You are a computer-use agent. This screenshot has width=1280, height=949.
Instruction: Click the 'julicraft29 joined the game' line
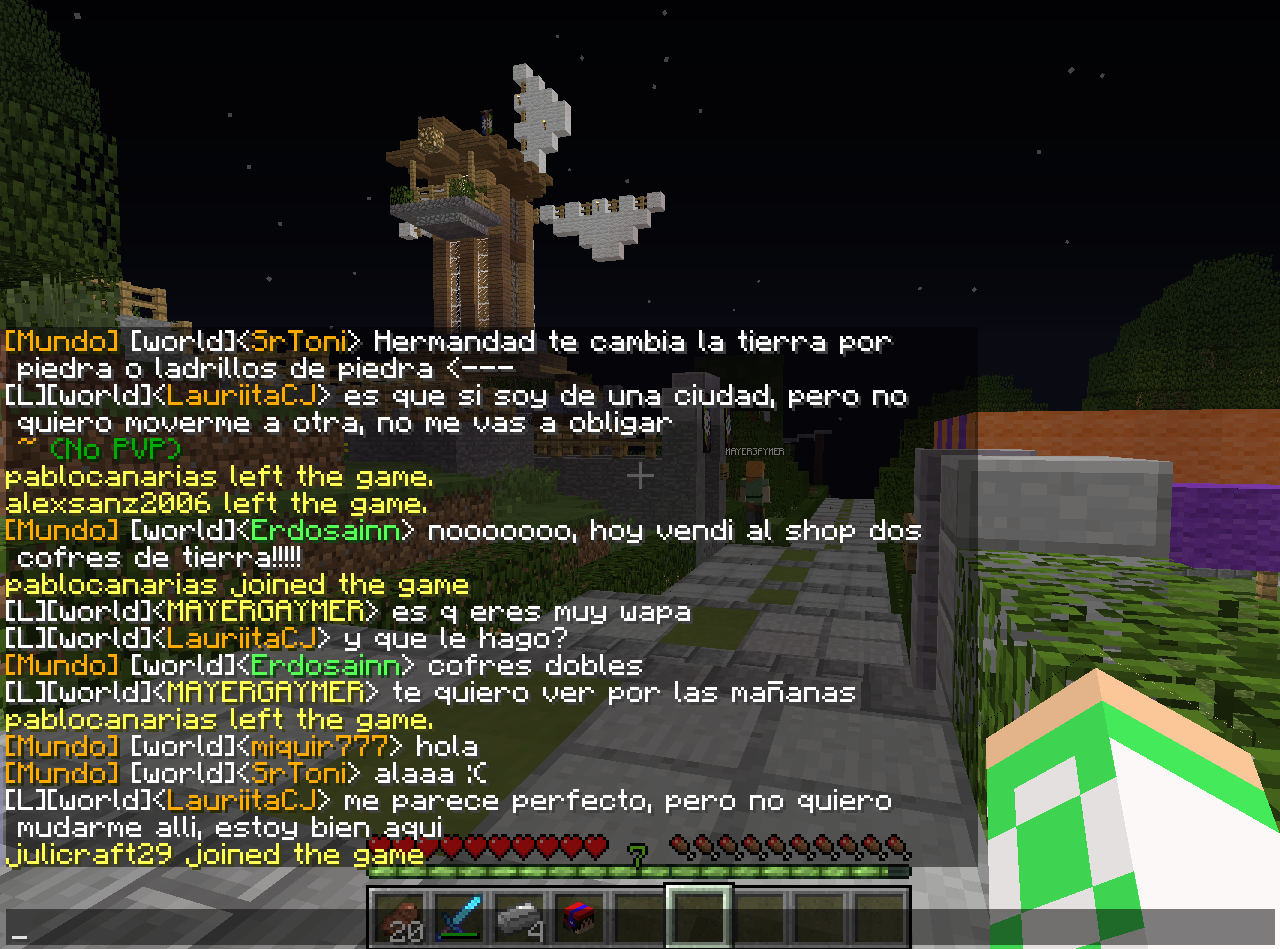(x=214, y=855)
